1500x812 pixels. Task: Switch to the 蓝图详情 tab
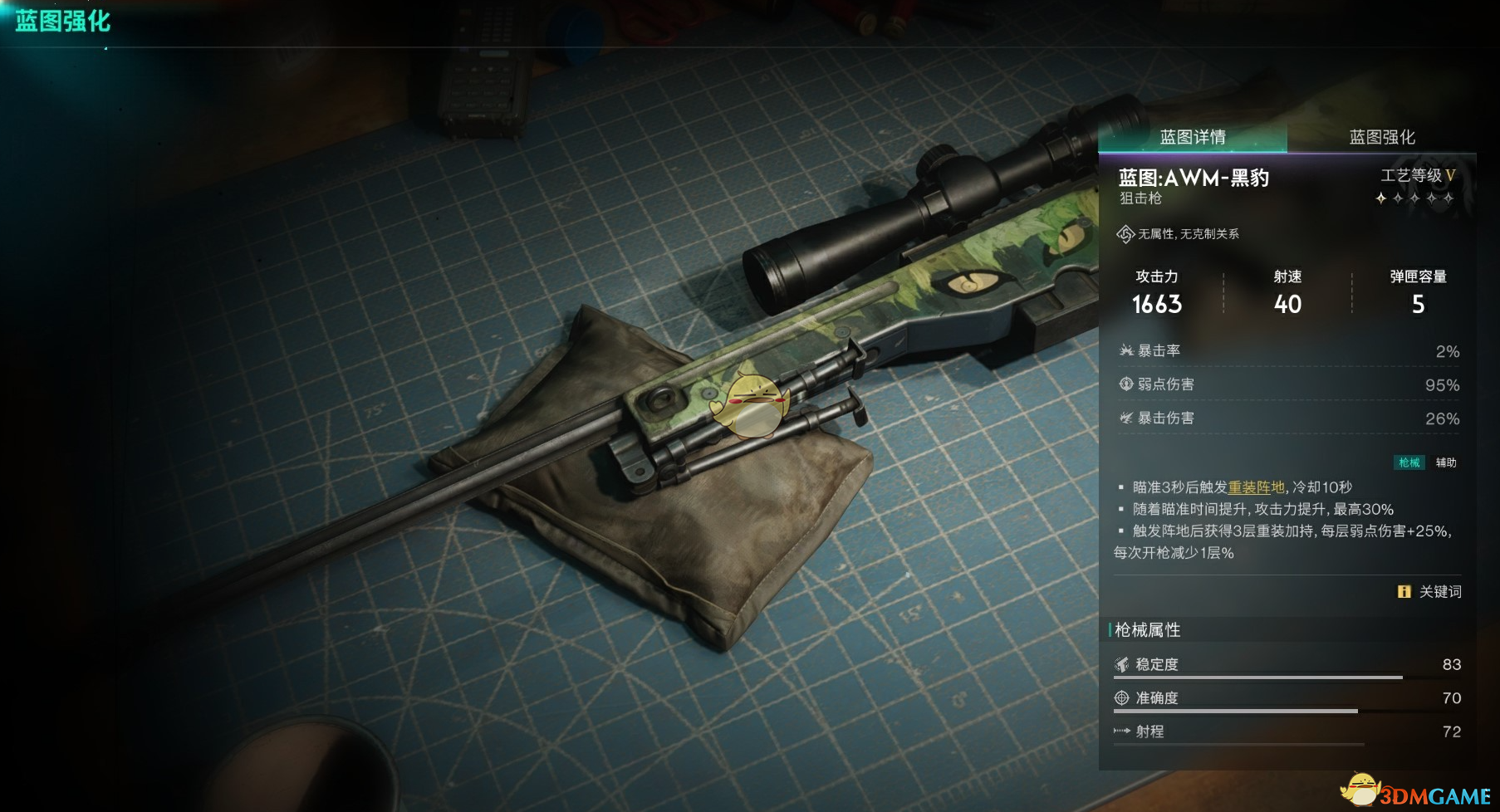tap(1193, 137)
